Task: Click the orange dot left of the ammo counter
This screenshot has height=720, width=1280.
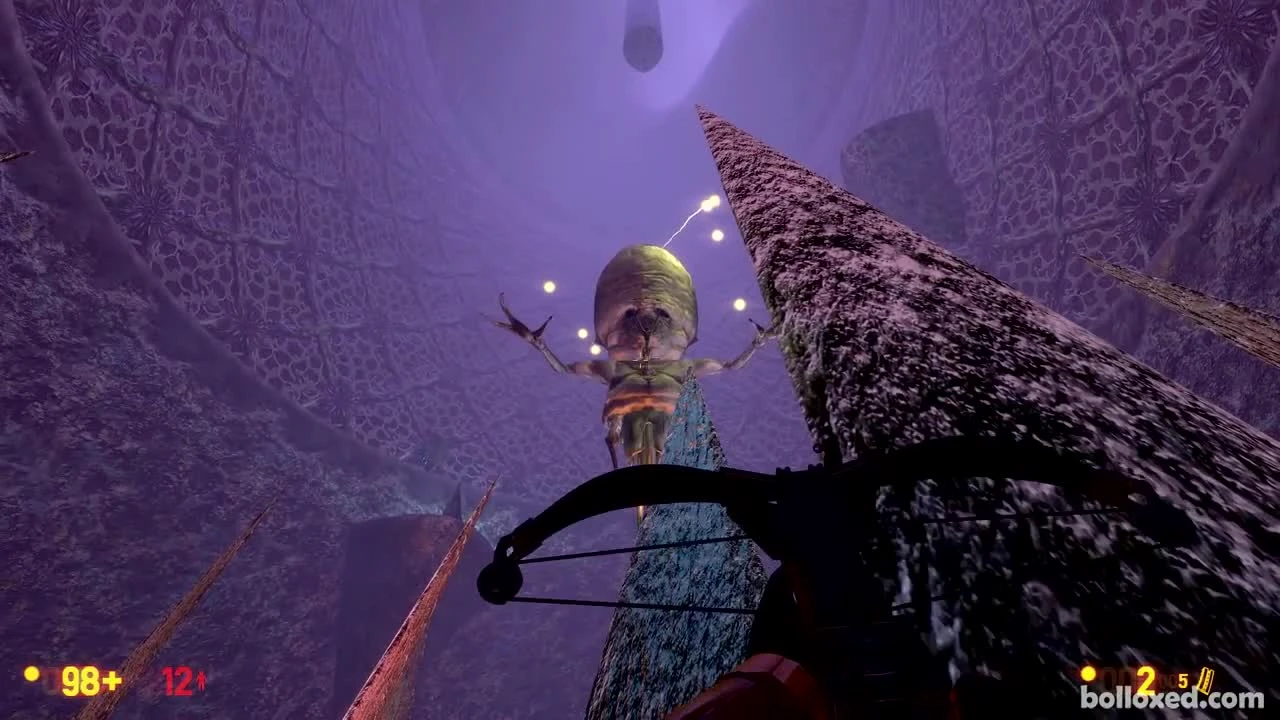Action: pyautogui.click(x=1088, y=673)
